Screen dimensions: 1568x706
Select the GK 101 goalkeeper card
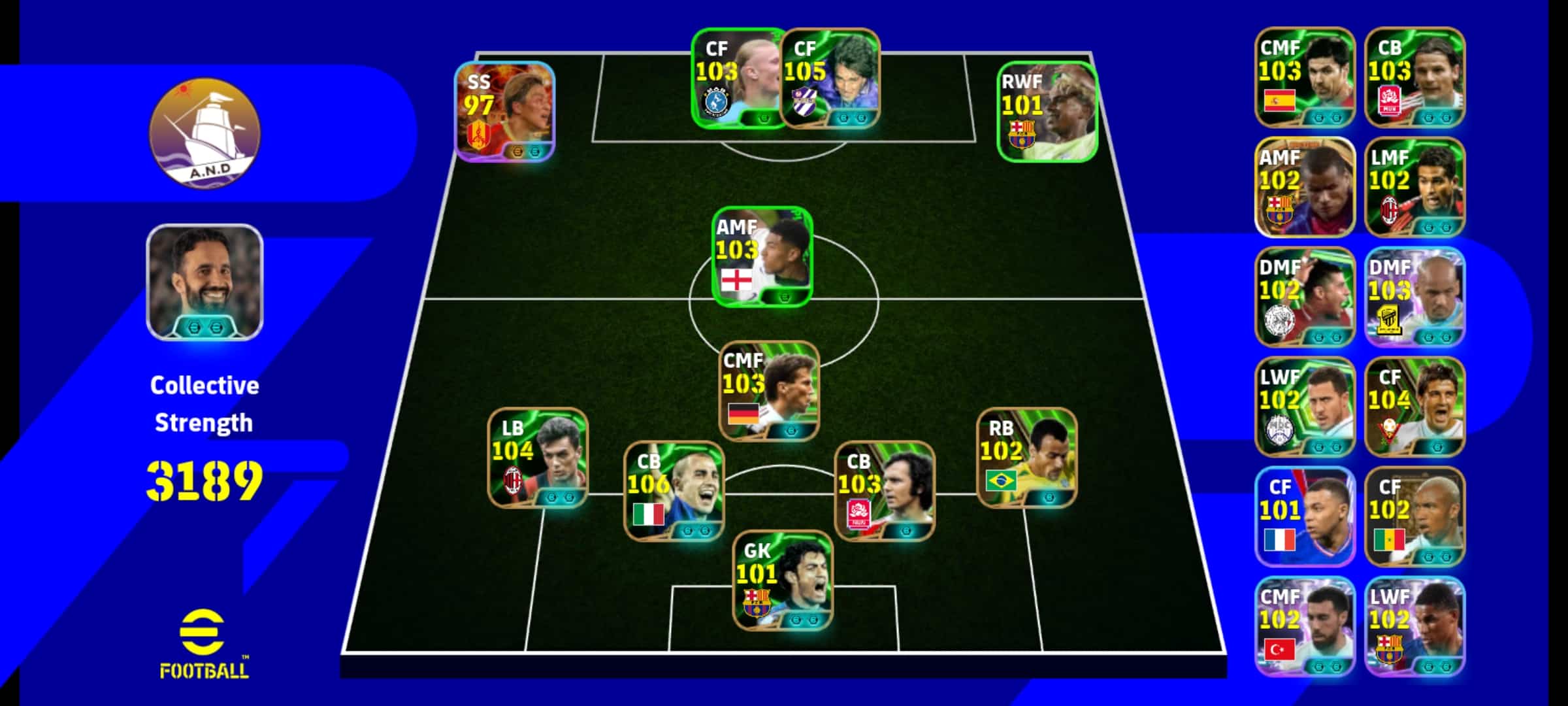pos(783,580)
